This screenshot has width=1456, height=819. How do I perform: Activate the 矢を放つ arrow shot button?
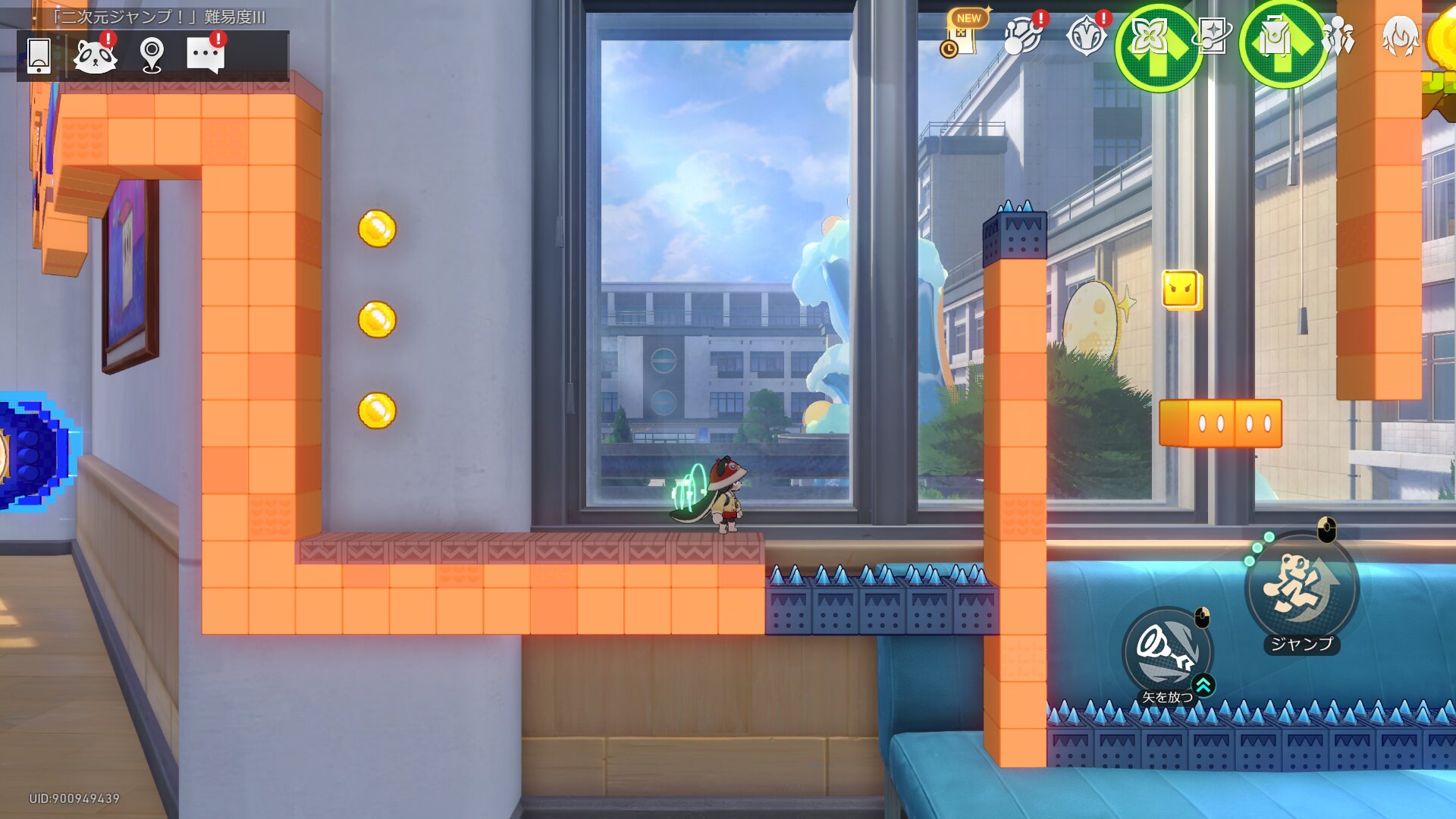(x=1167, y=652)
